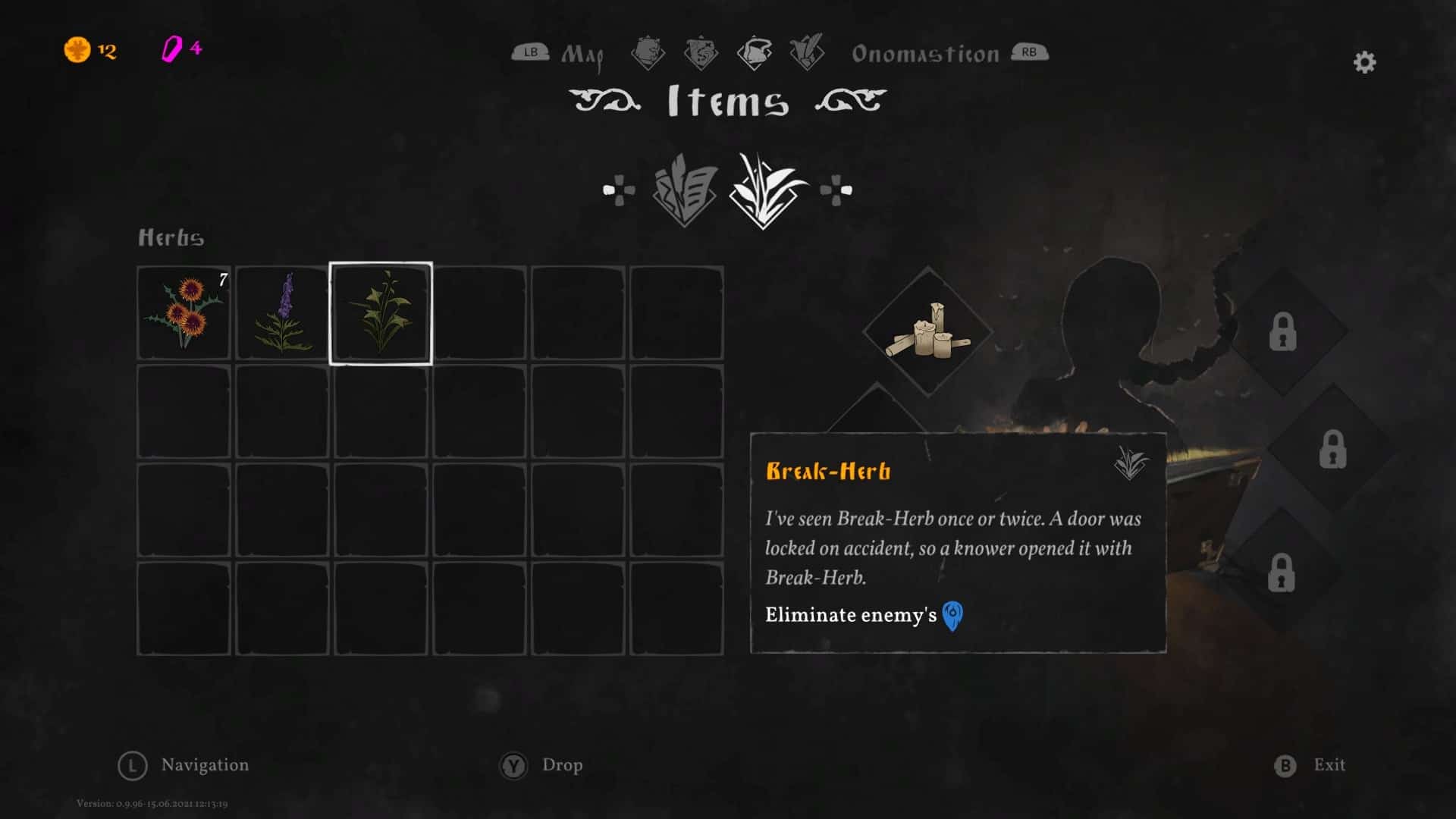Open the quill-and-leaf diamond tab at top
Viewport: 1456px width, 819px height.
pyautogui.click(x=806, y=52)
